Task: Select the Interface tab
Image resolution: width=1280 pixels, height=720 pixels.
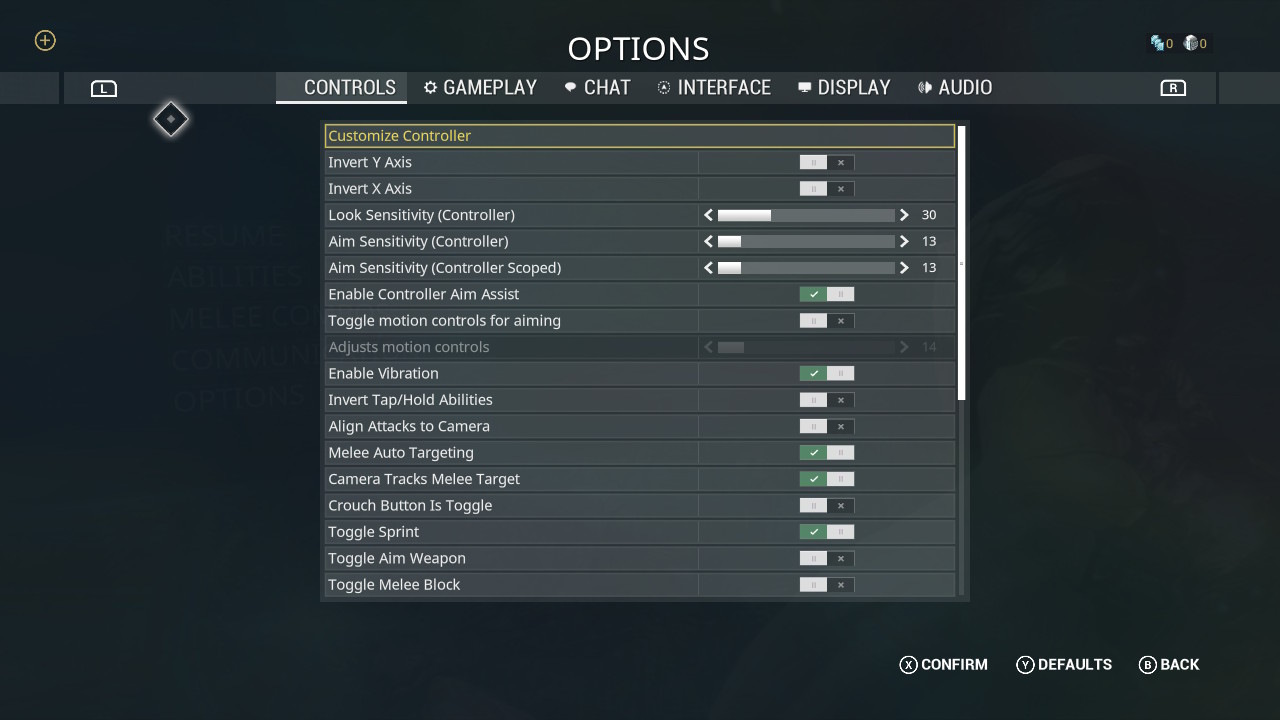Action: [x=714, y=88]
